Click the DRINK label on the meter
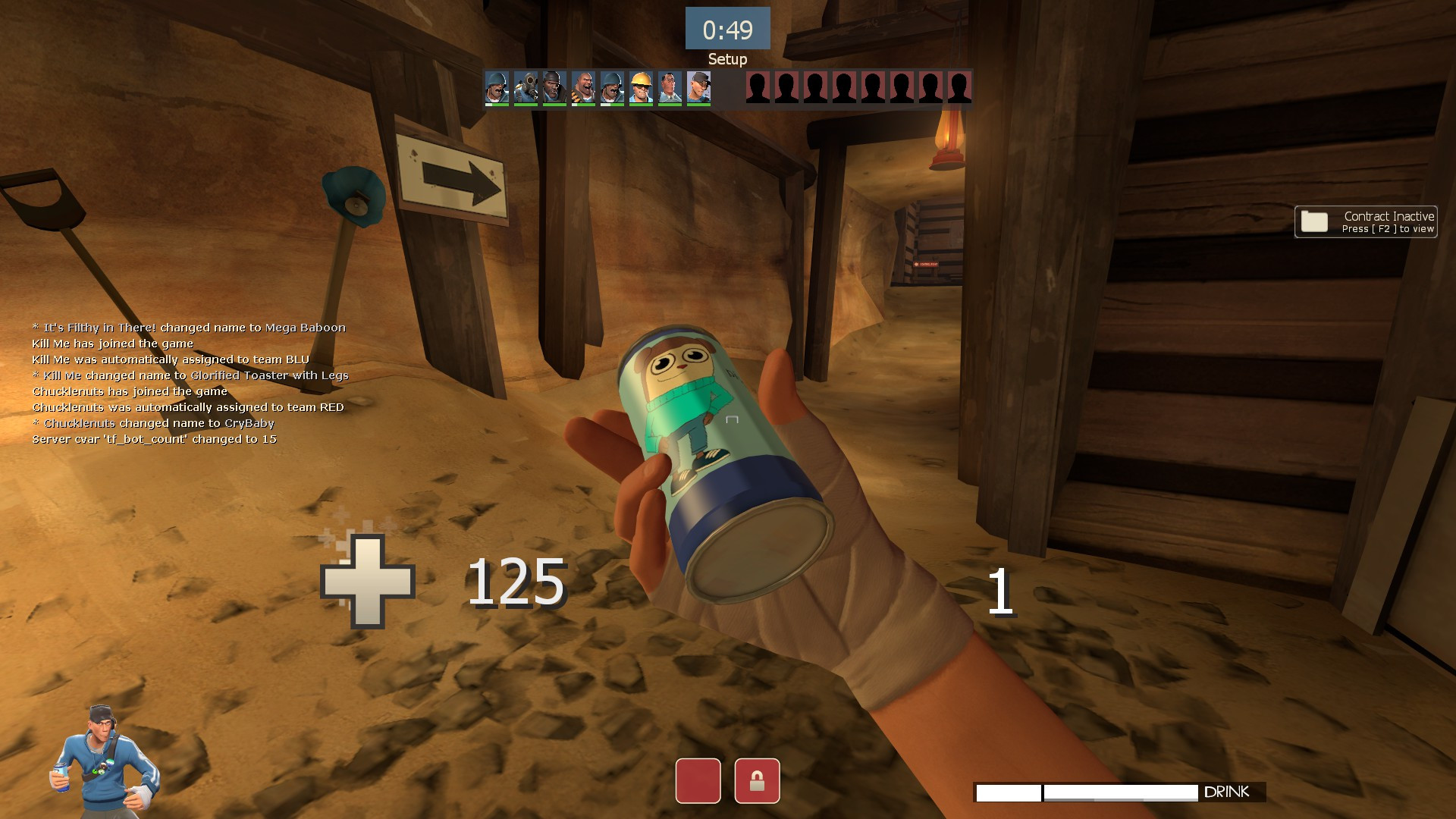This screenshot has width=1456, height=819. click(x=1228, y=792)
